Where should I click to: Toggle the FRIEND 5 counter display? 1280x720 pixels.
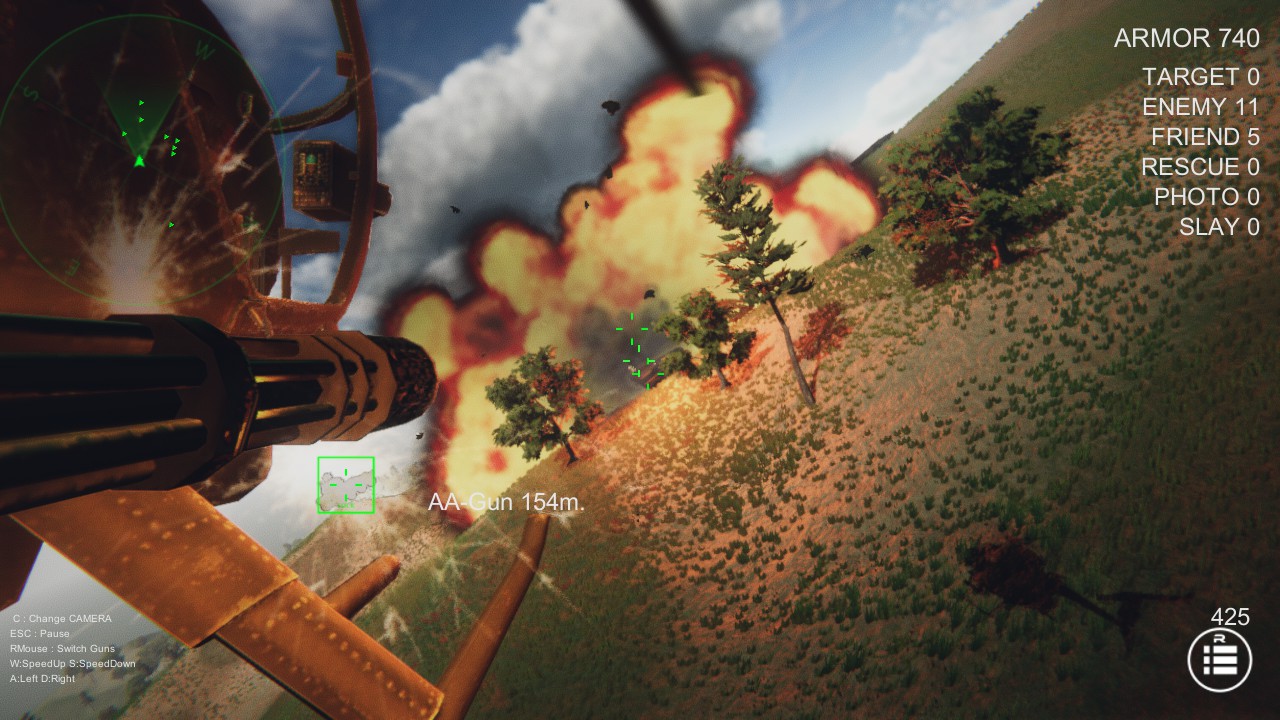(1205, 137)
